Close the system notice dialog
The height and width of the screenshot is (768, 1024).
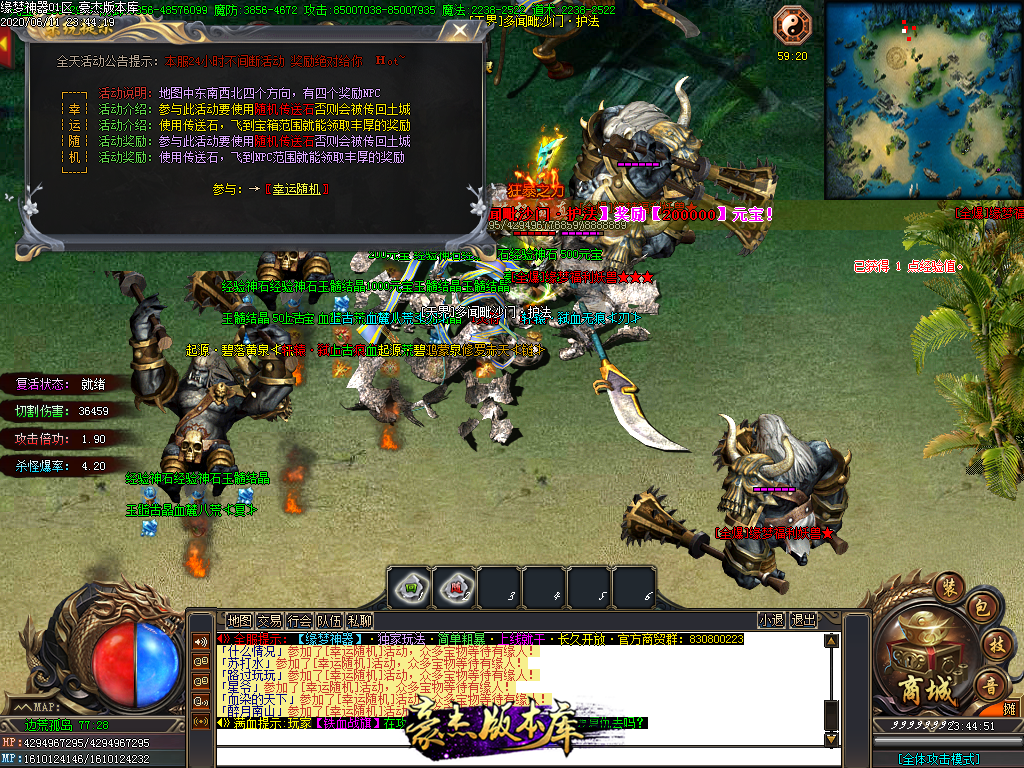coord(459,30)
